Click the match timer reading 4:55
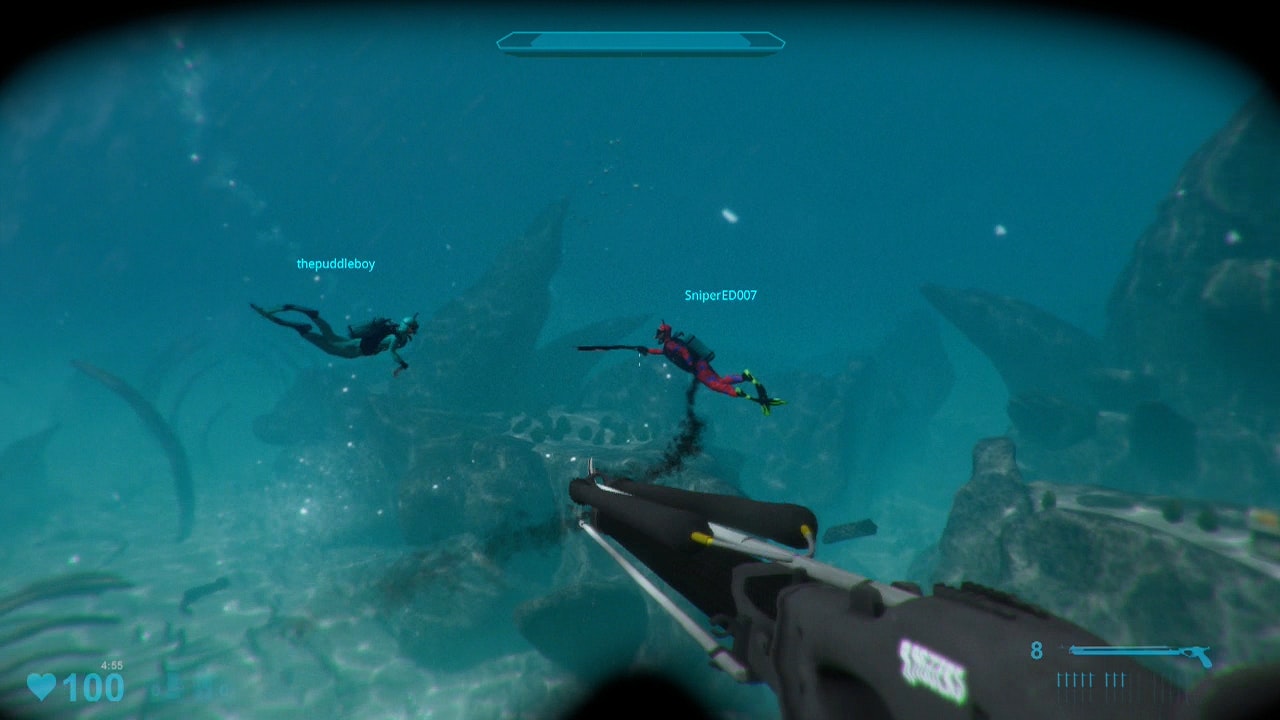Image resolution: width=1280 pixels, height=720 pixels. (x=111, y=665)
